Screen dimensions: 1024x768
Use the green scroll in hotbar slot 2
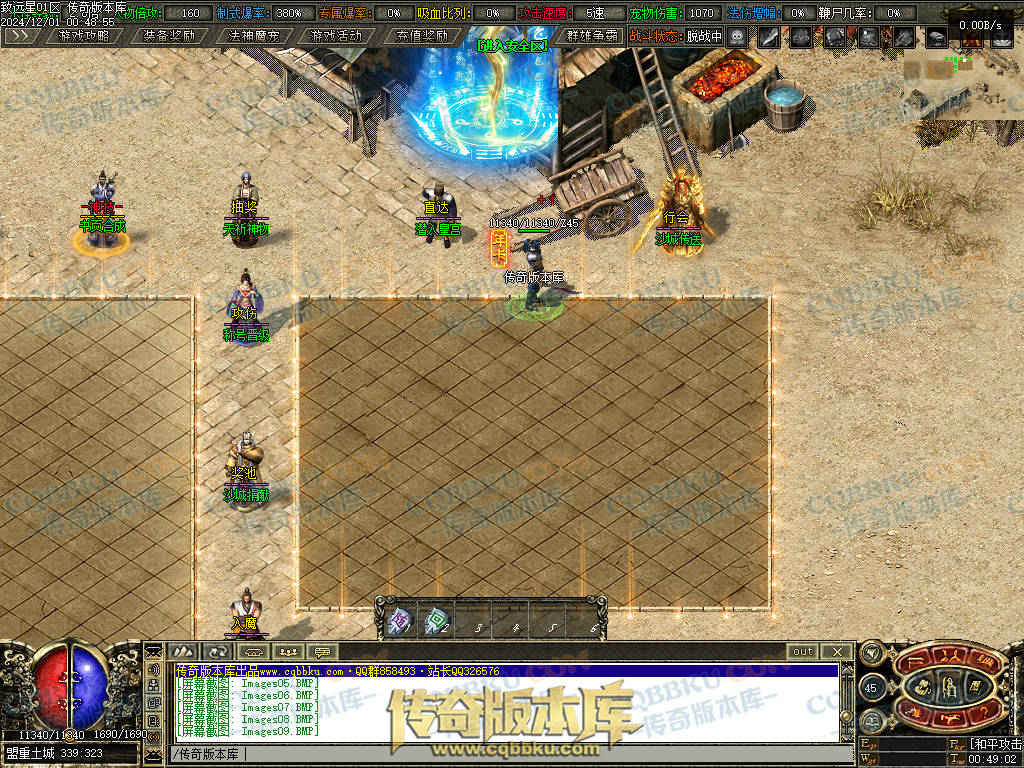(437, 622)
